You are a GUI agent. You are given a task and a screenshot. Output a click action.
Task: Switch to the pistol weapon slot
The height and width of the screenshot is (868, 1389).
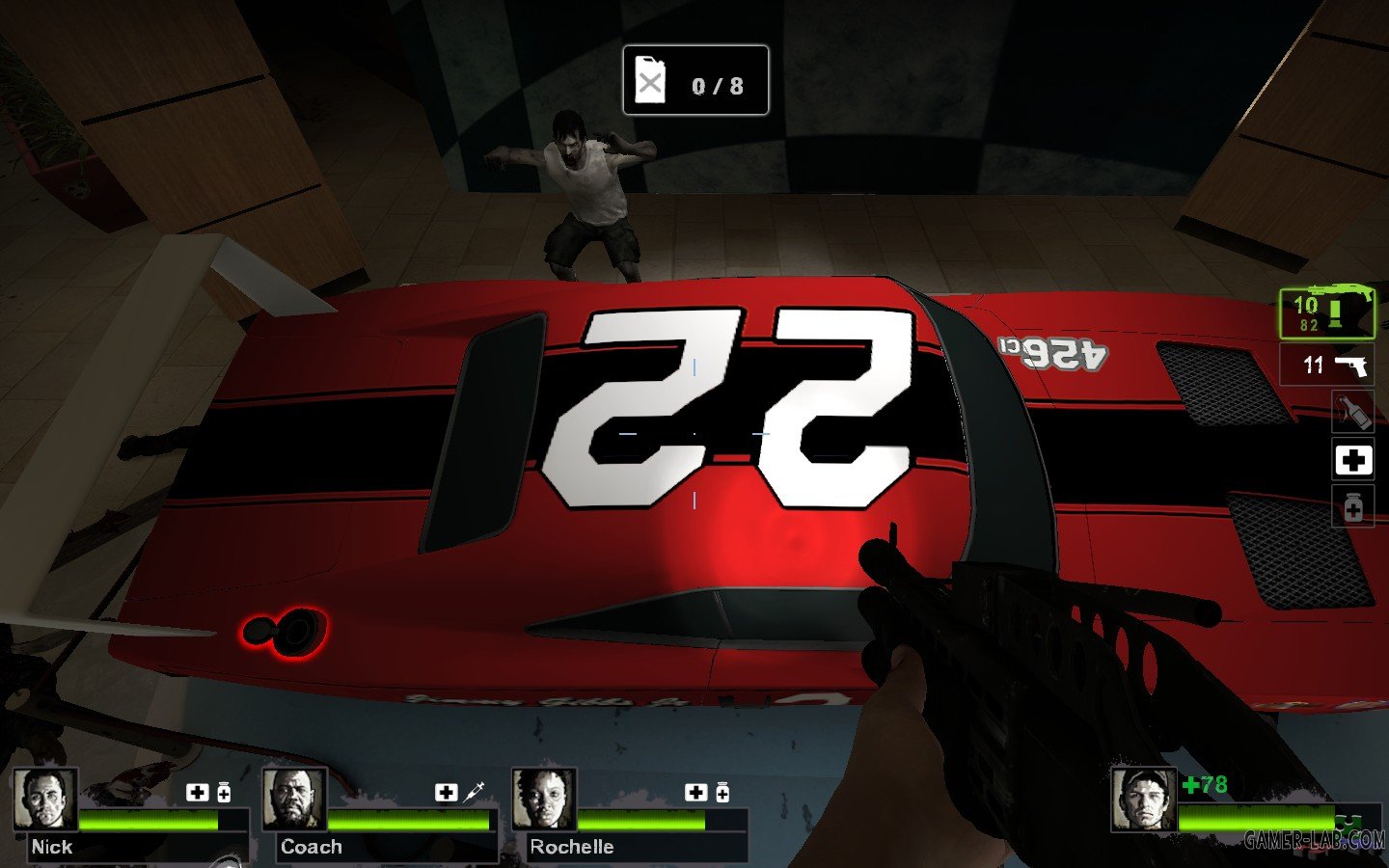point(1326,366)
